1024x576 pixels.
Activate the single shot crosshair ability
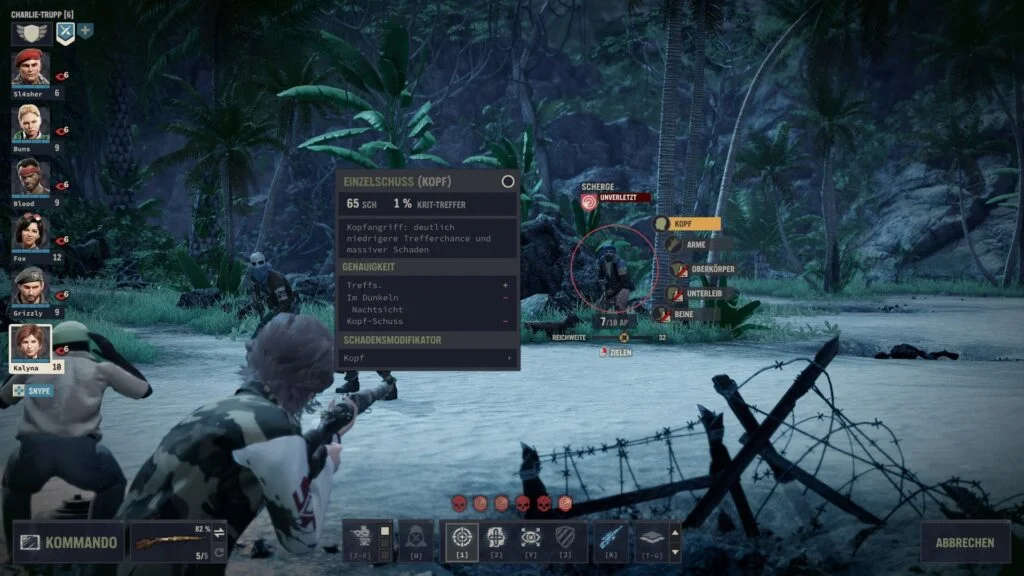461,538
